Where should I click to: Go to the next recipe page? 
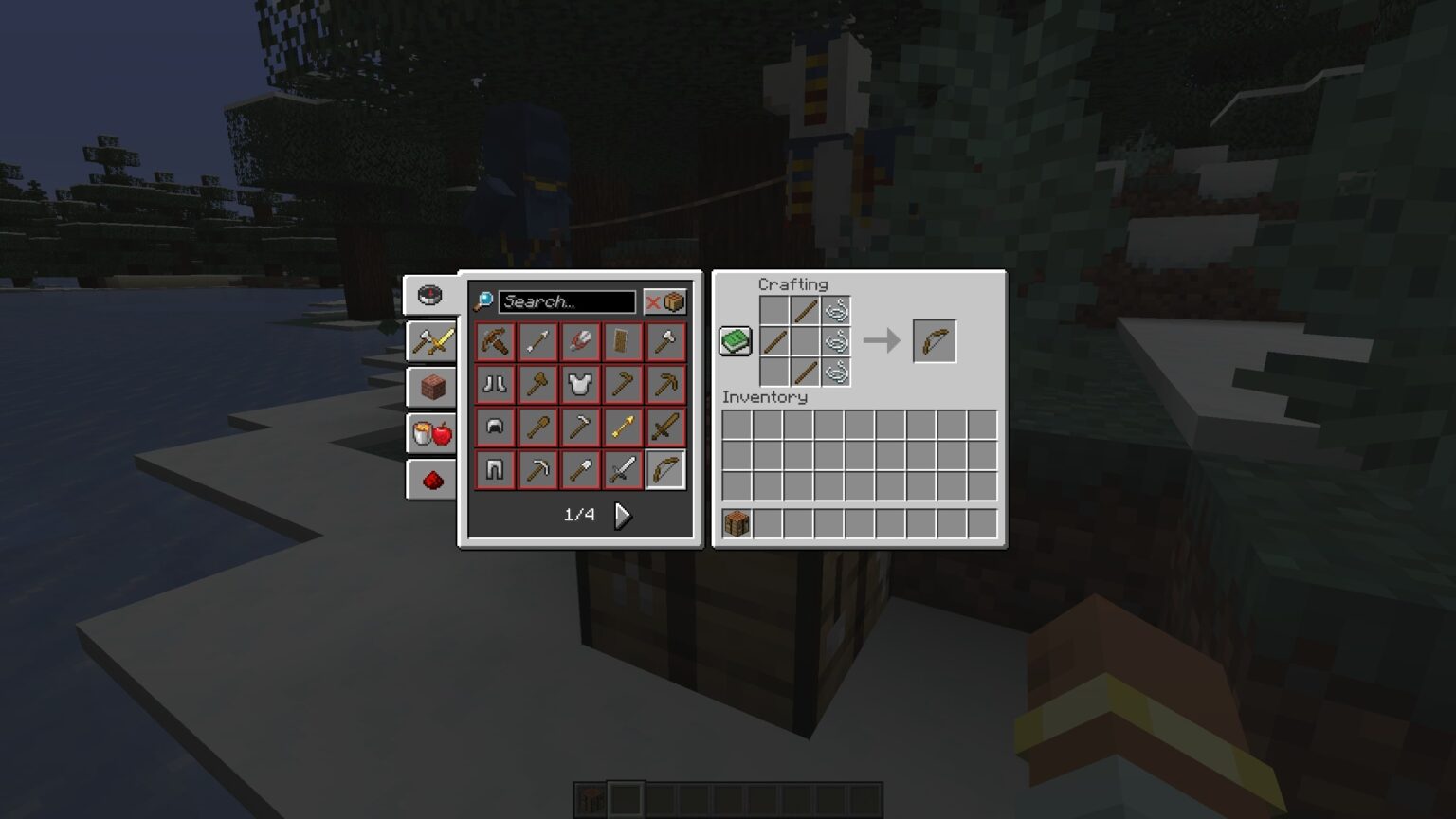point(623,515)
